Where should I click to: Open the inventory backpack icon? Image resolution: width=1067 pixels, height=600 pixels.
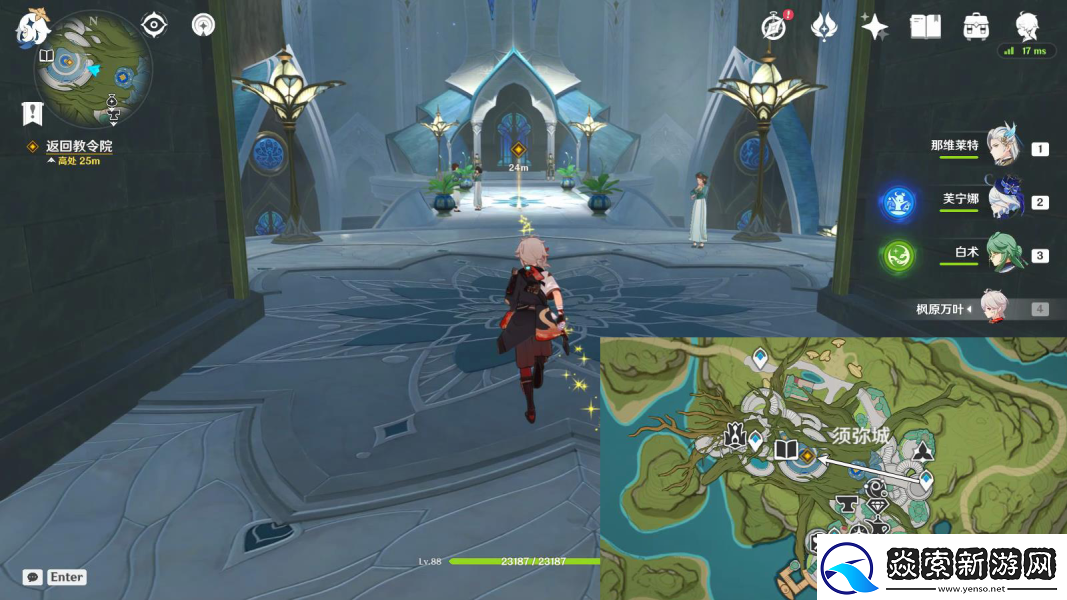point(976,27)
